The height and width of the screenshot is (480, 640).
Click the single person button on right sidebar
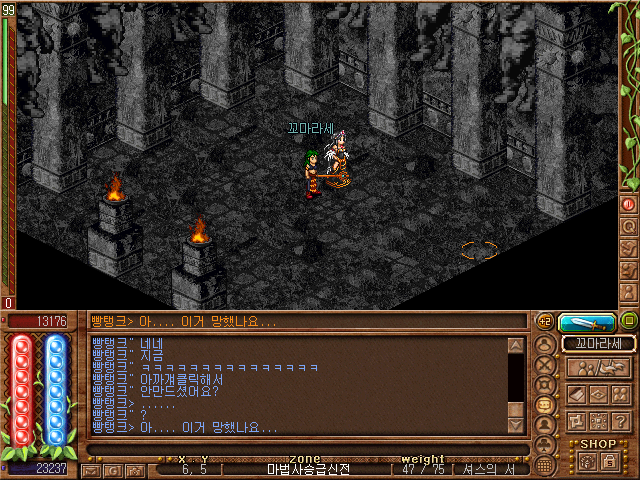click(x=629, y=289)
